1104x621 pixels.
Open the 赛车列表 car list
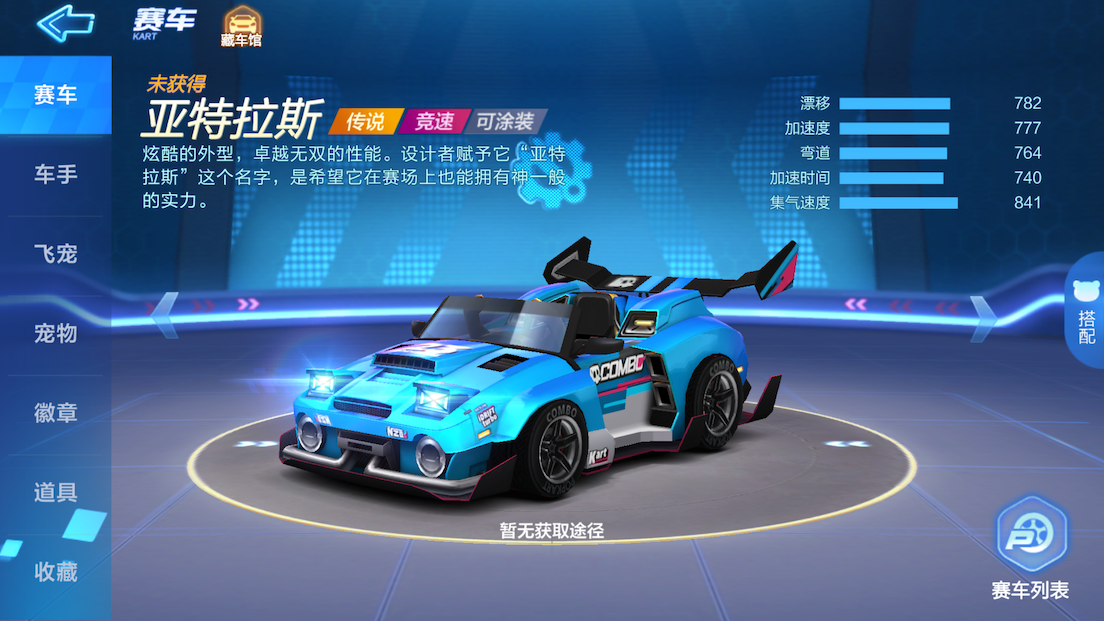coord(1030,550)
